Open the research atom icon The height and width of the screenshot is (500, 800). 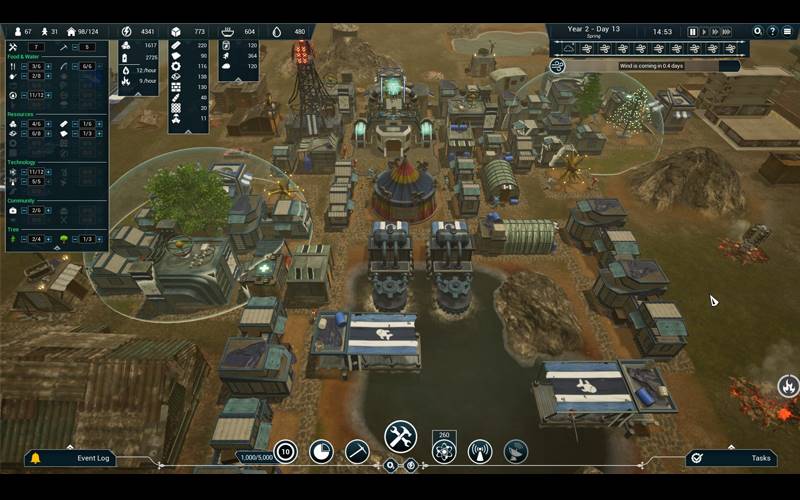click(444, 451)
